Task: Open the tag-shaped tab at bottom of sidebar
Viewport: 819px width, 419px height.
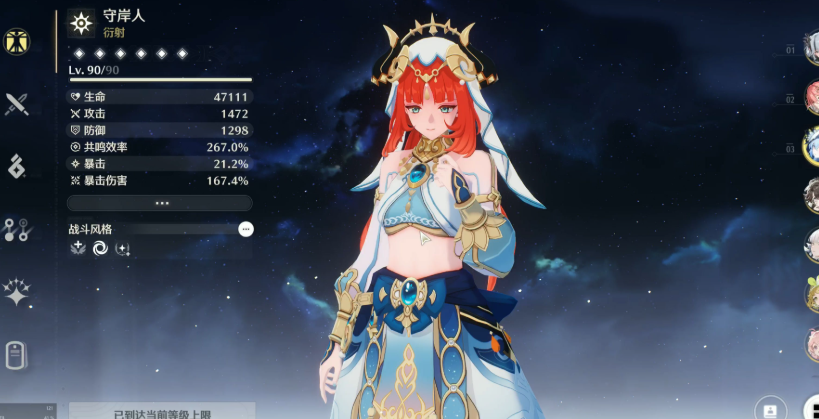Action: (16, 355)
